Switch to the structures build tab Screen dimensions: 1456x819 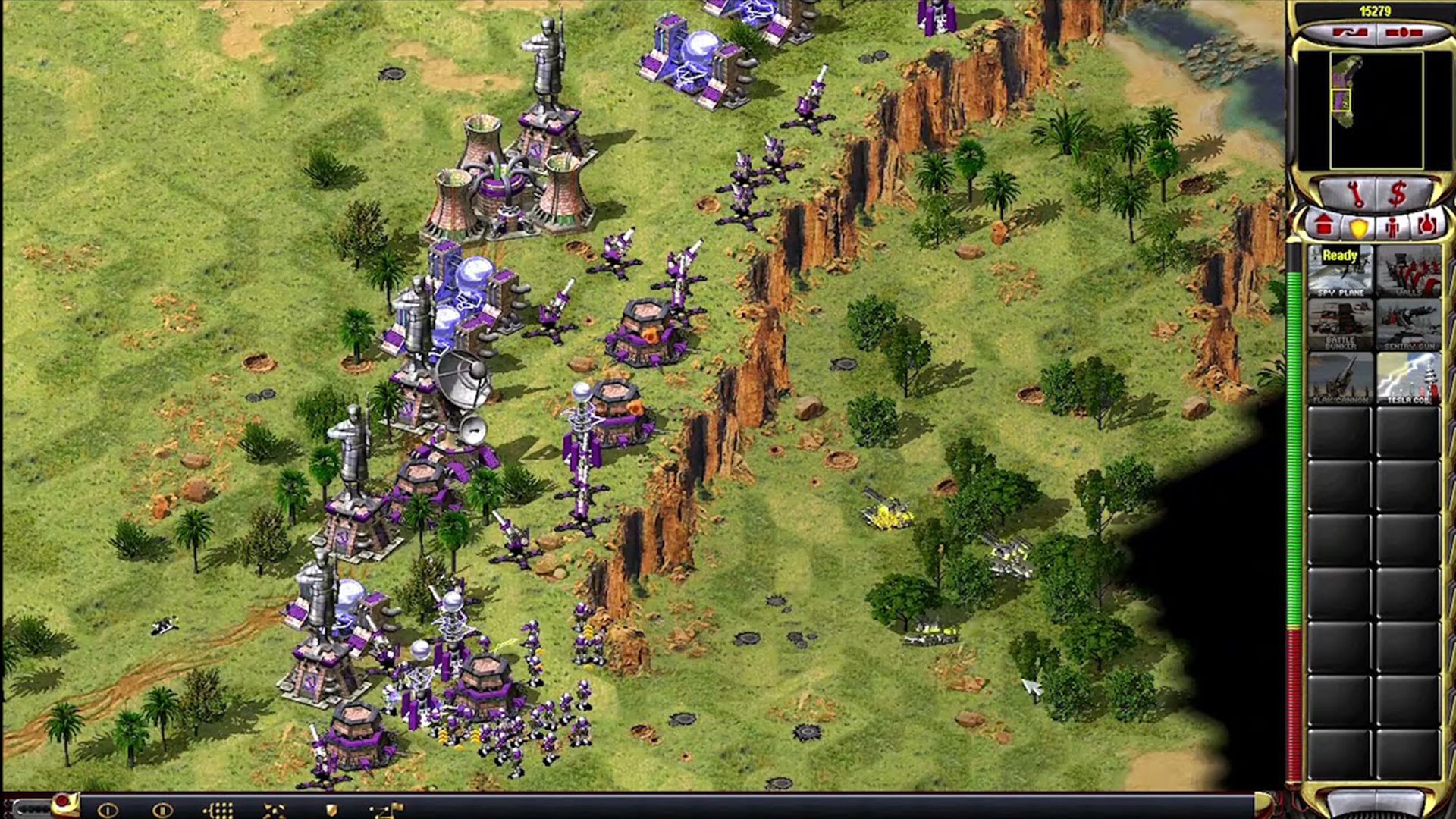(1324, 225)
